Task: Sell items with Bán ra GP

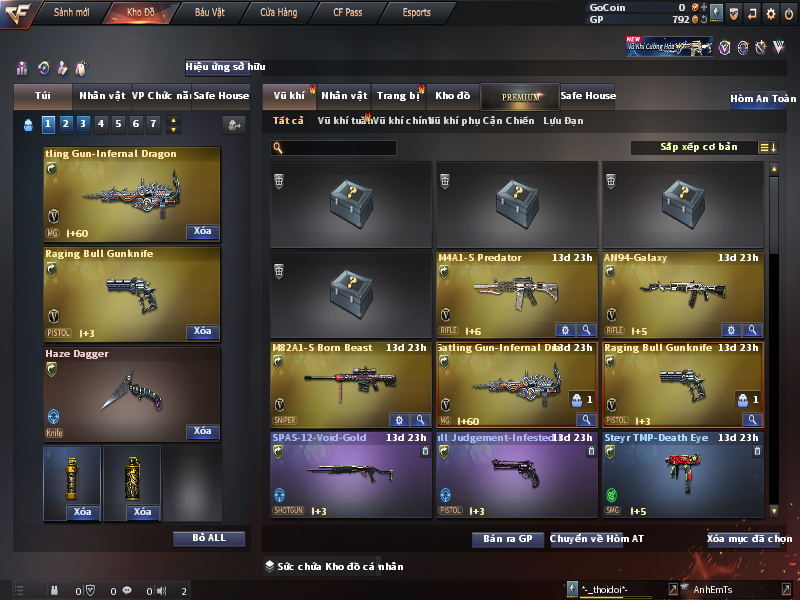Action: 507,539
